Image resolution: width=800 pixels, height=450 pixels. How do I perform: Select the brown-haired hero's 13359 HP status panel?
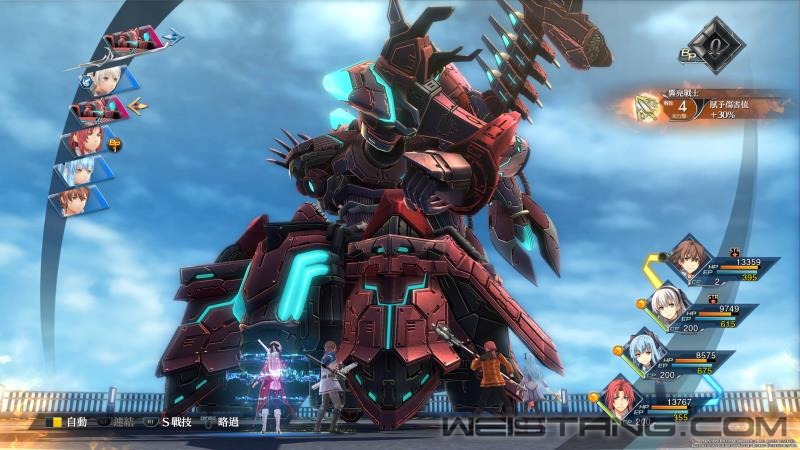(710, 265)
